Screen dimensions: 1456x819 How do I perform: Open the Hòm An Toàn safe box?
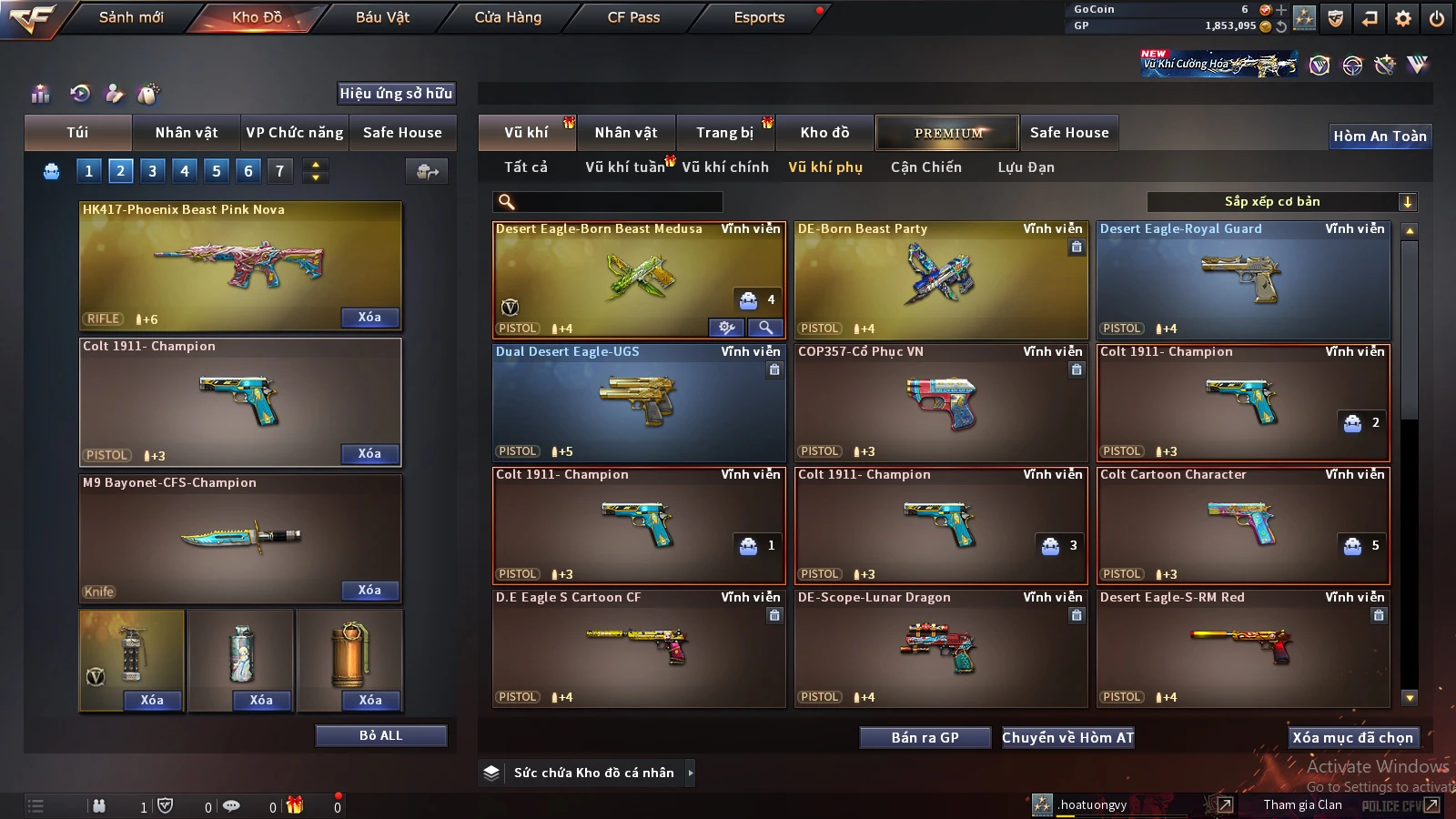click(1380, 136)
